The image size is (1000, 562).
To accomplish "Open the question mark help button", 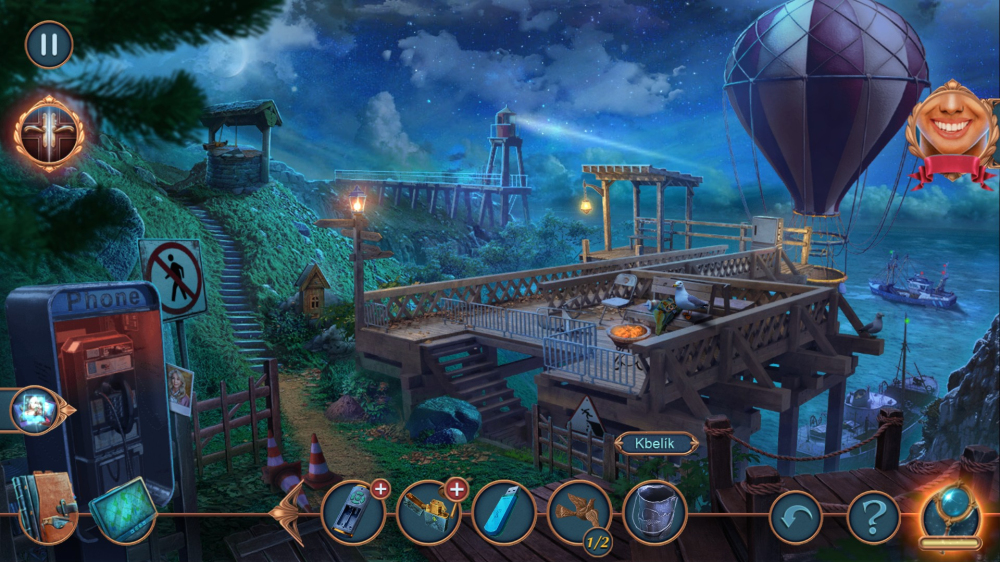I will click(873, 517).
